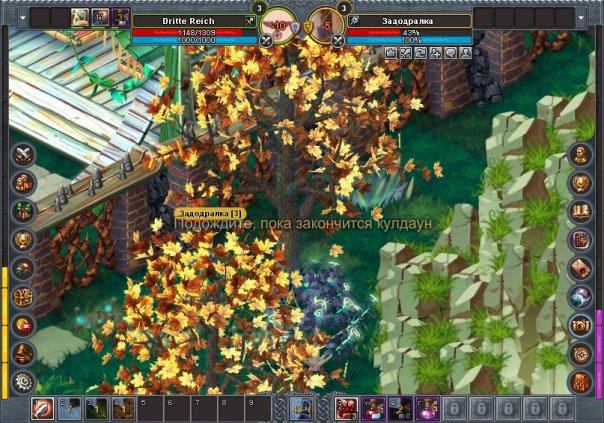Click the blue crystal orb icon
This screenshot has width=604, height=423.
click(580, 297)
